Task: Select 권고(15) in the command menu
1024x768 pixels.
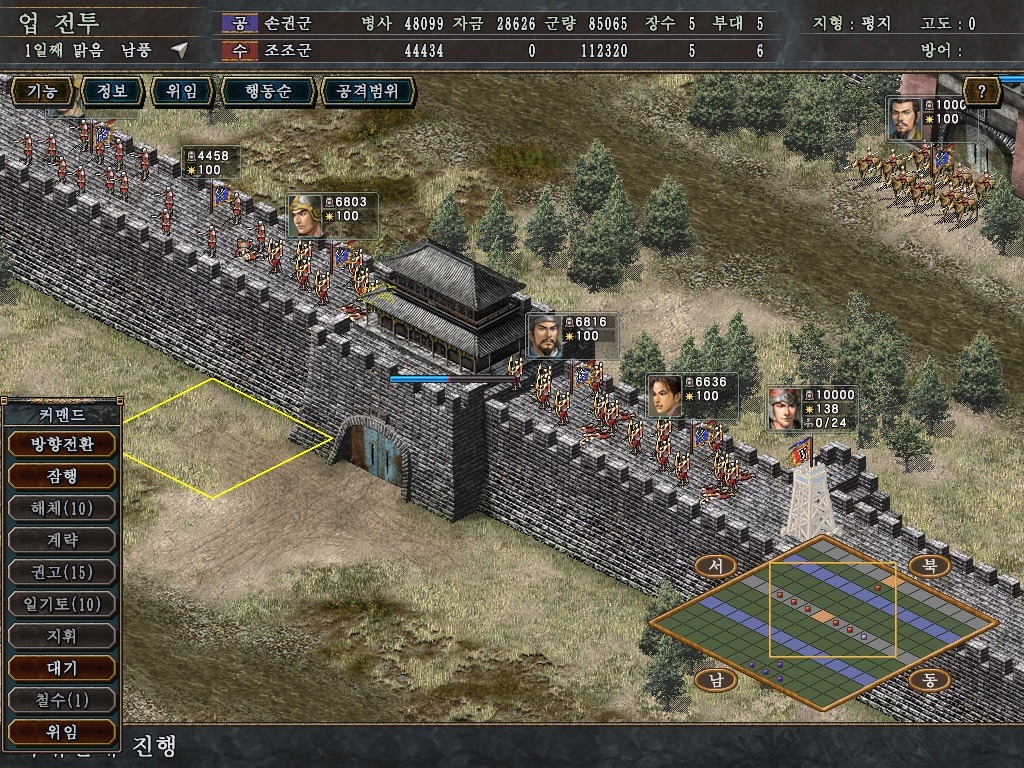Action: pos(61,571)
